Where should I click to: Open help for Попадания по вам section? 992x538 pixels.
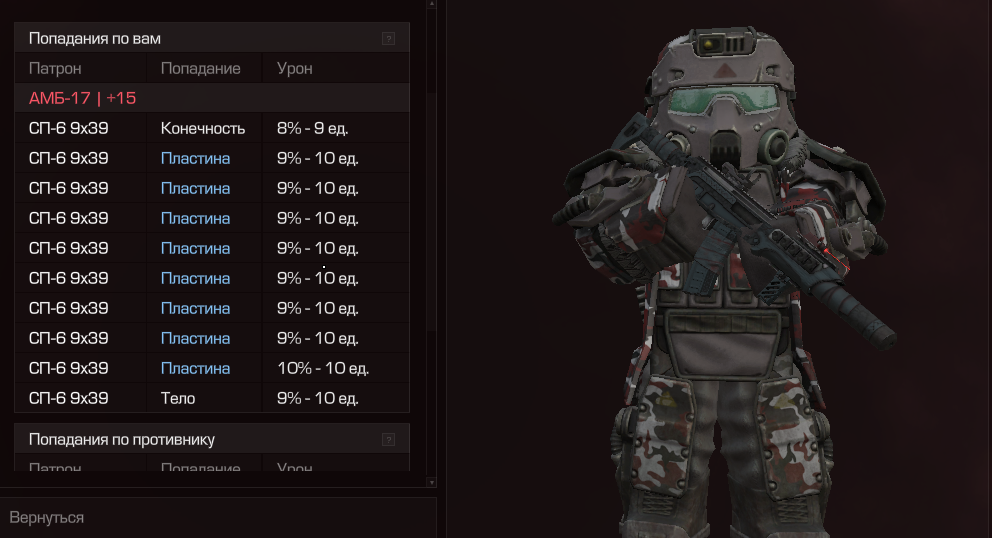pyautogui.click(x=389, y=39)
